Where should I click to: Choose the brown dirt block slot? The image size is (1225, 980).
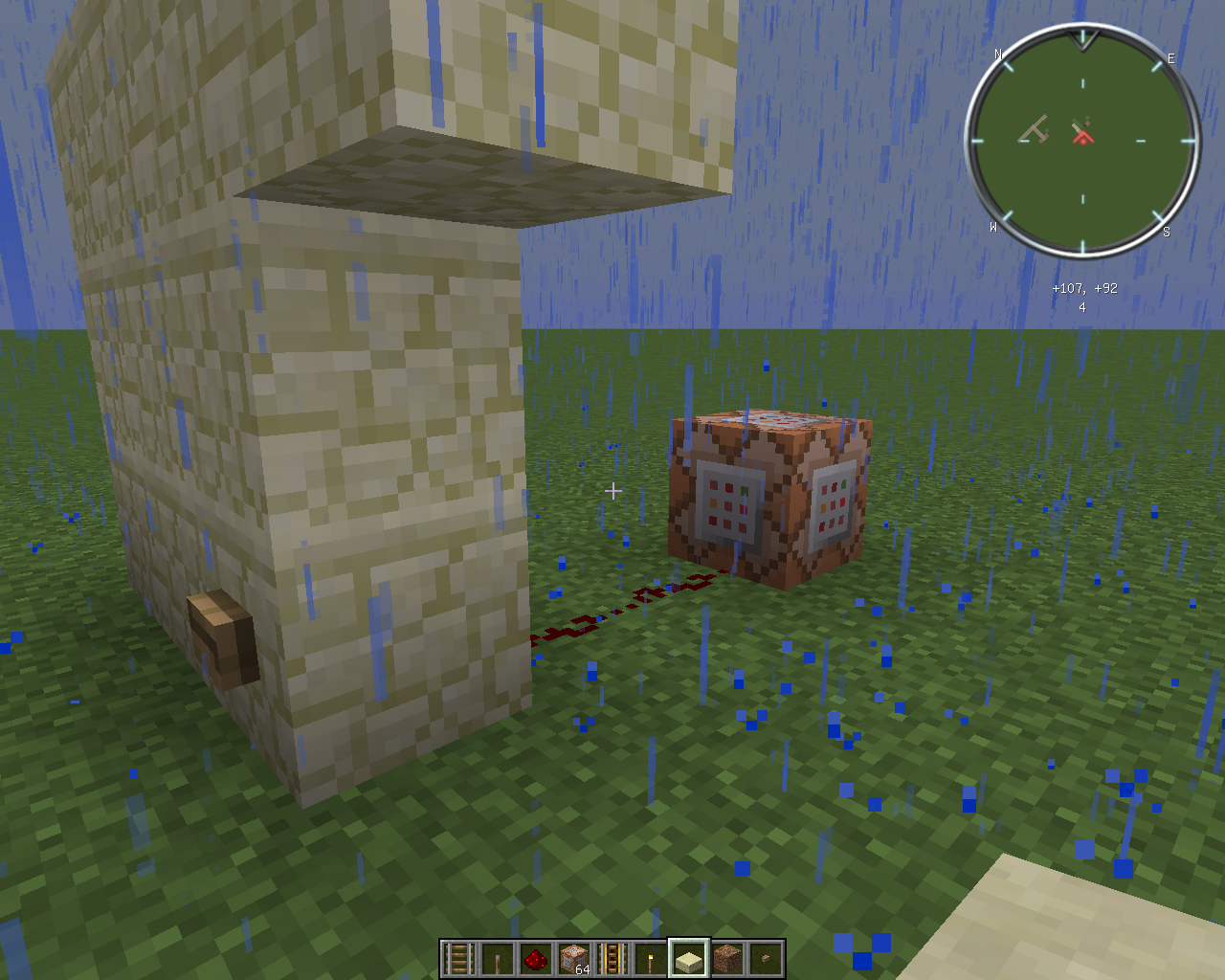point(727,958)
